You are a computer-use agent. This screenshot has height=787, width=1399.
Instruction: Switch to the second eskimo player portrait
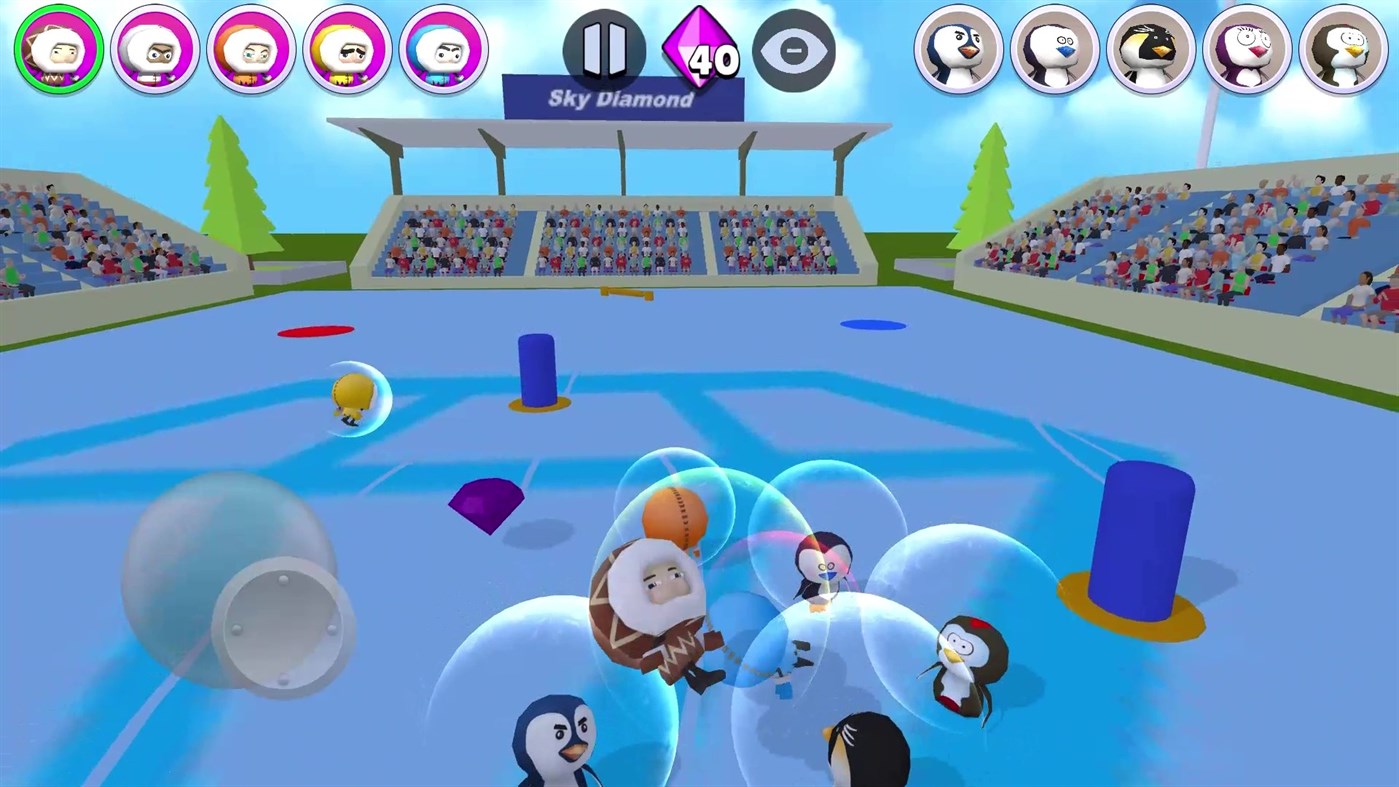[155, 50]
